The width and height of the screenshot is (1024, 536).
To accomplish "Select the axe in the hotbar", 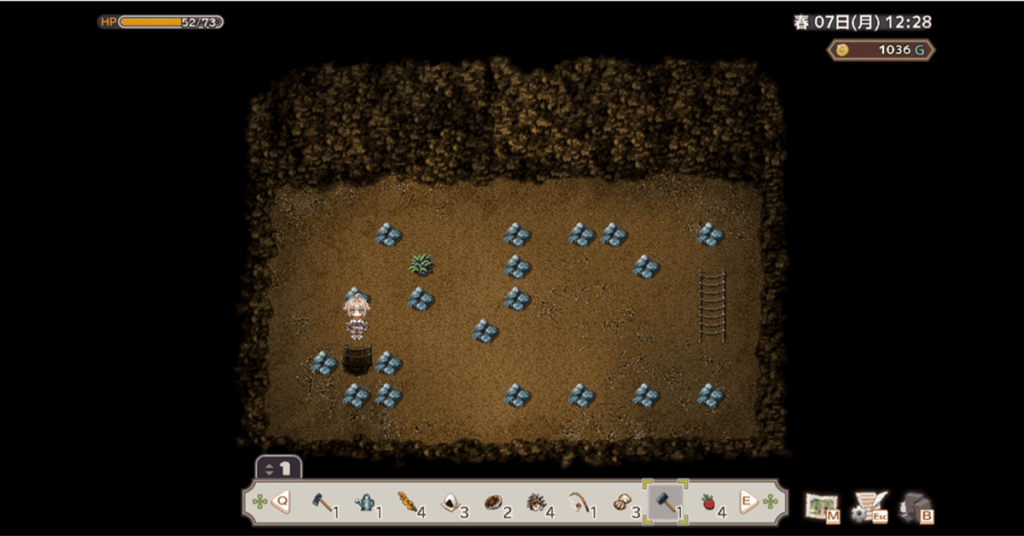I will [322, 502].
